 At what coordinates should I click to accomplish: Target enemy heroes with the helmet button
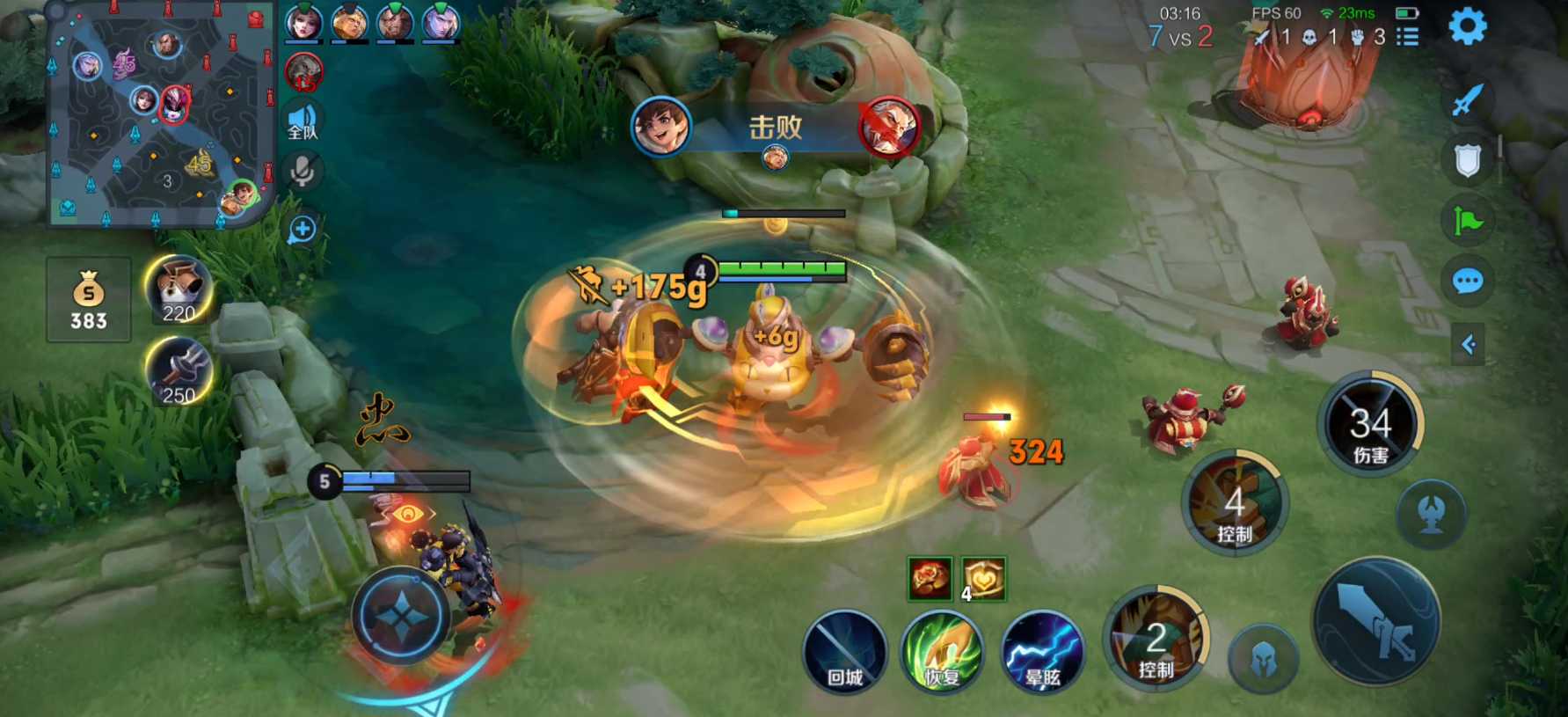pos(1264,659)
